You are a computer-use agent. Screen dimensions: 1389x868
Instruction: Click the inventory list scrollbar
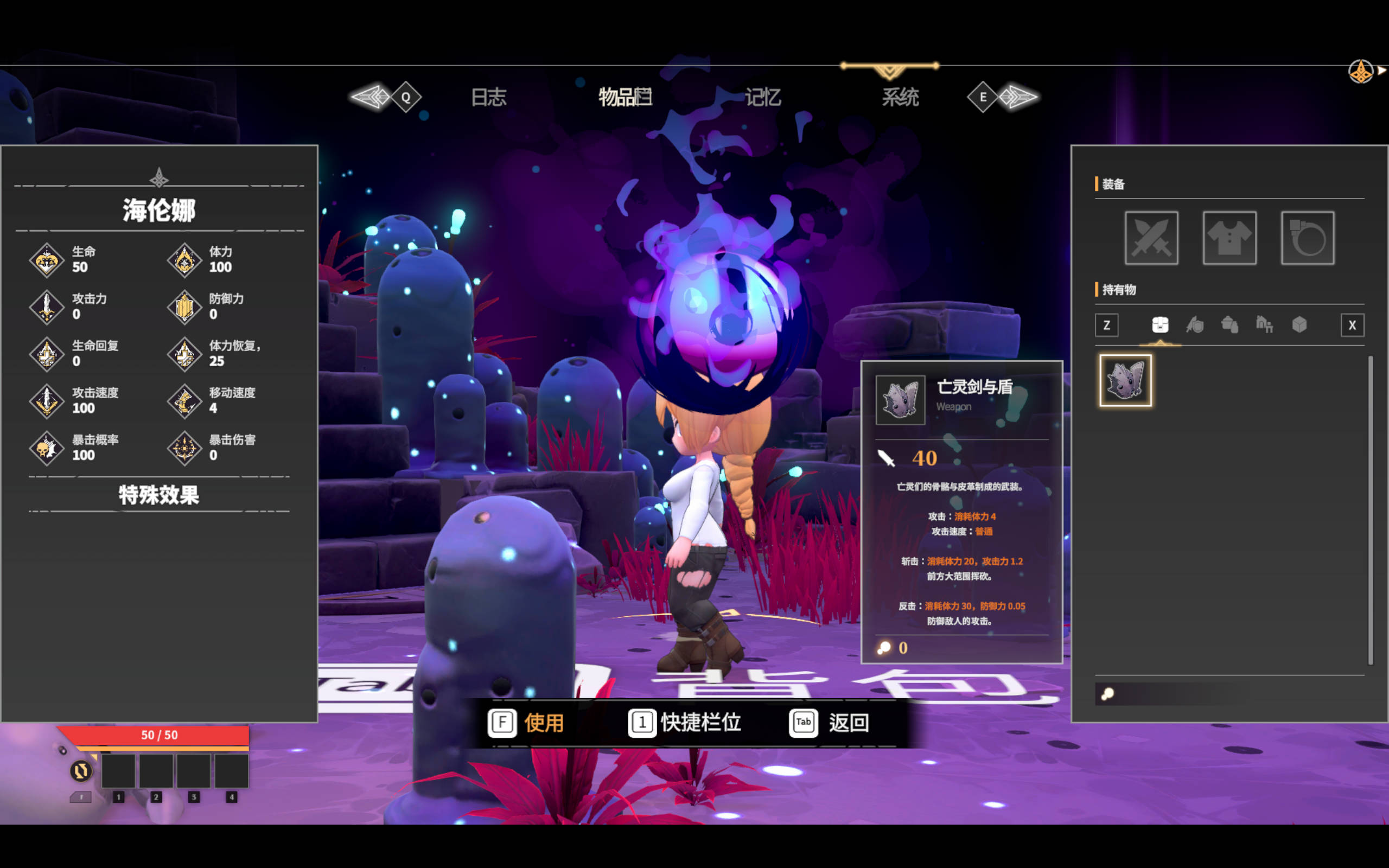1370,510
